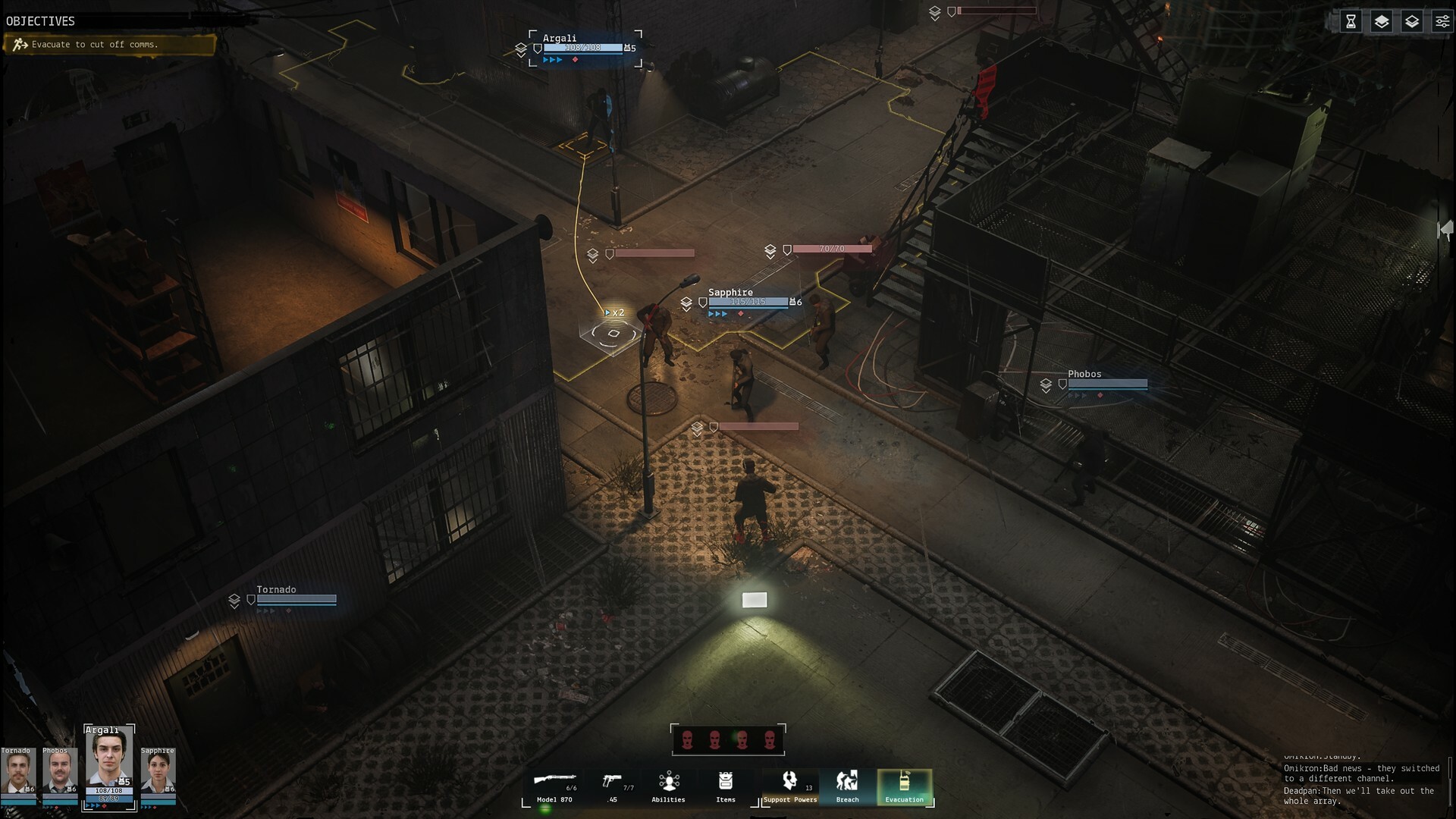Select the Model 870 shotgun
The image size is (1456, 819).
(x=554, y=786)
